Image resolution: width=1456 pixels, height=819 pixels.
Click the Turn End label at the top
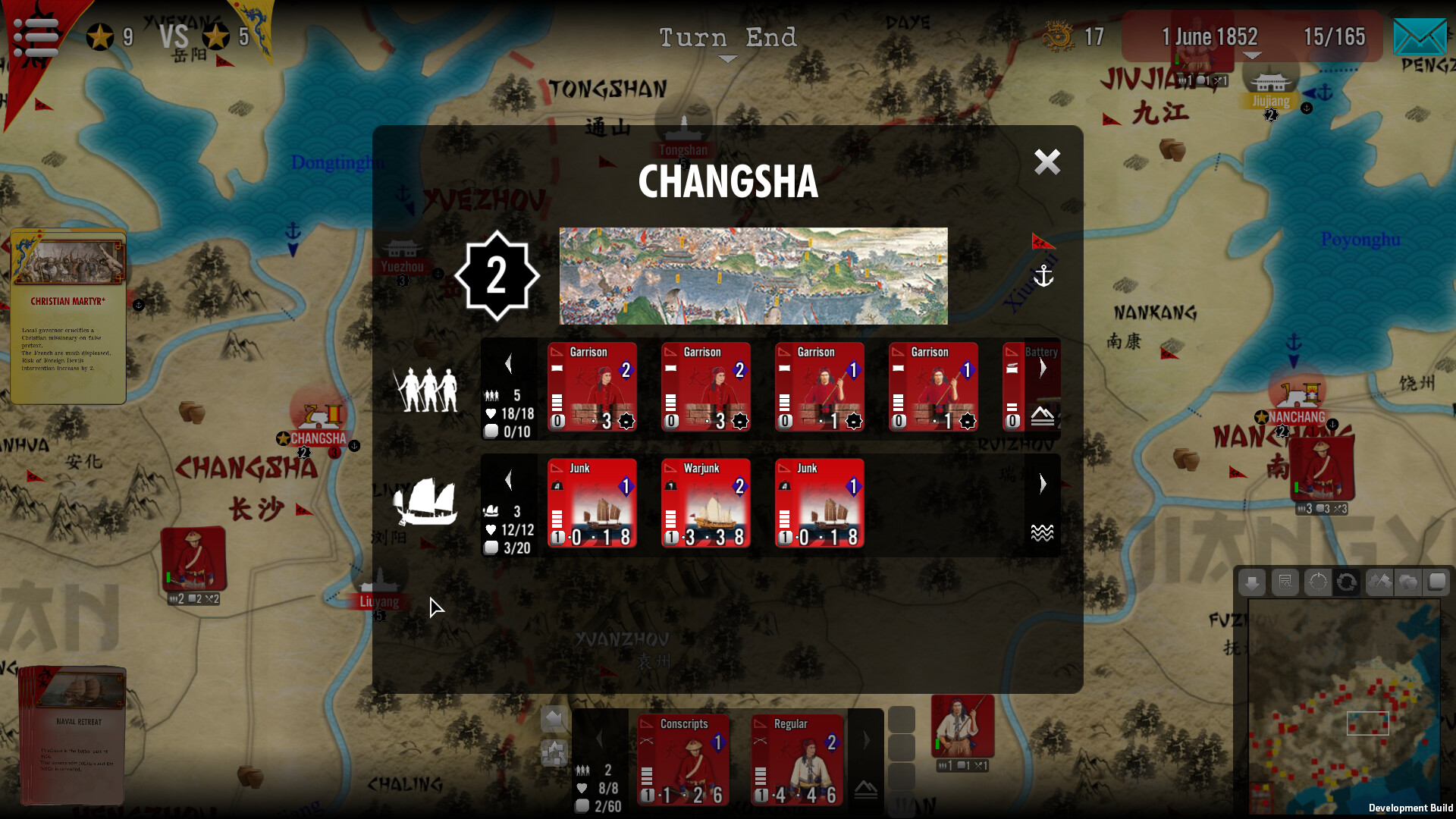[728, 37]
